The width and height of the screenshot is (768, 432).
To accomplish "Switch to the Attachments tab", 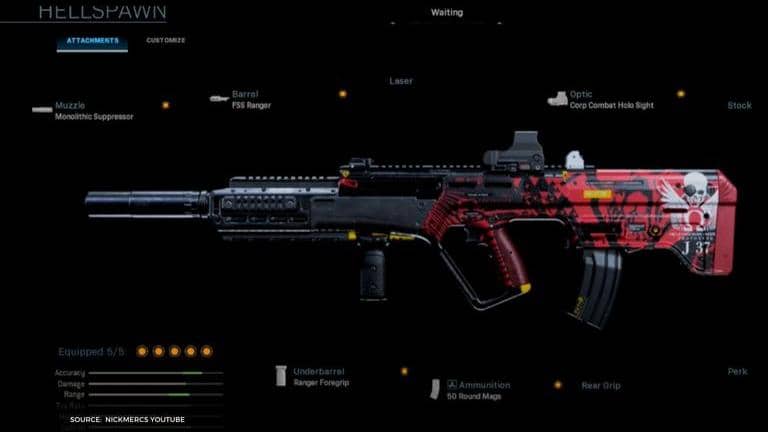I will (92, 41).
